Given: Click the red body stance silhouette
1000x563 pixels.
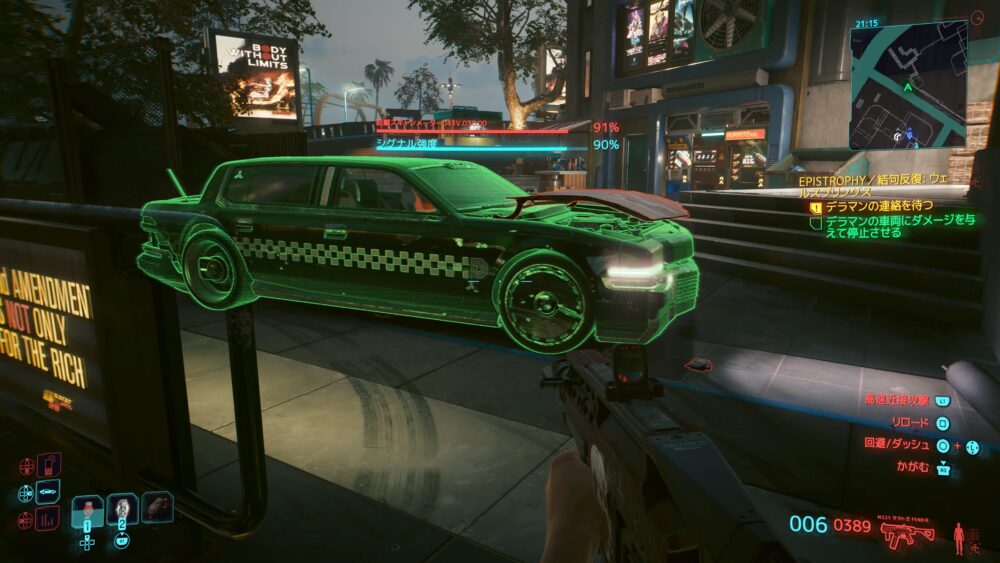Looking at the screenshot, I should point(960,537).
